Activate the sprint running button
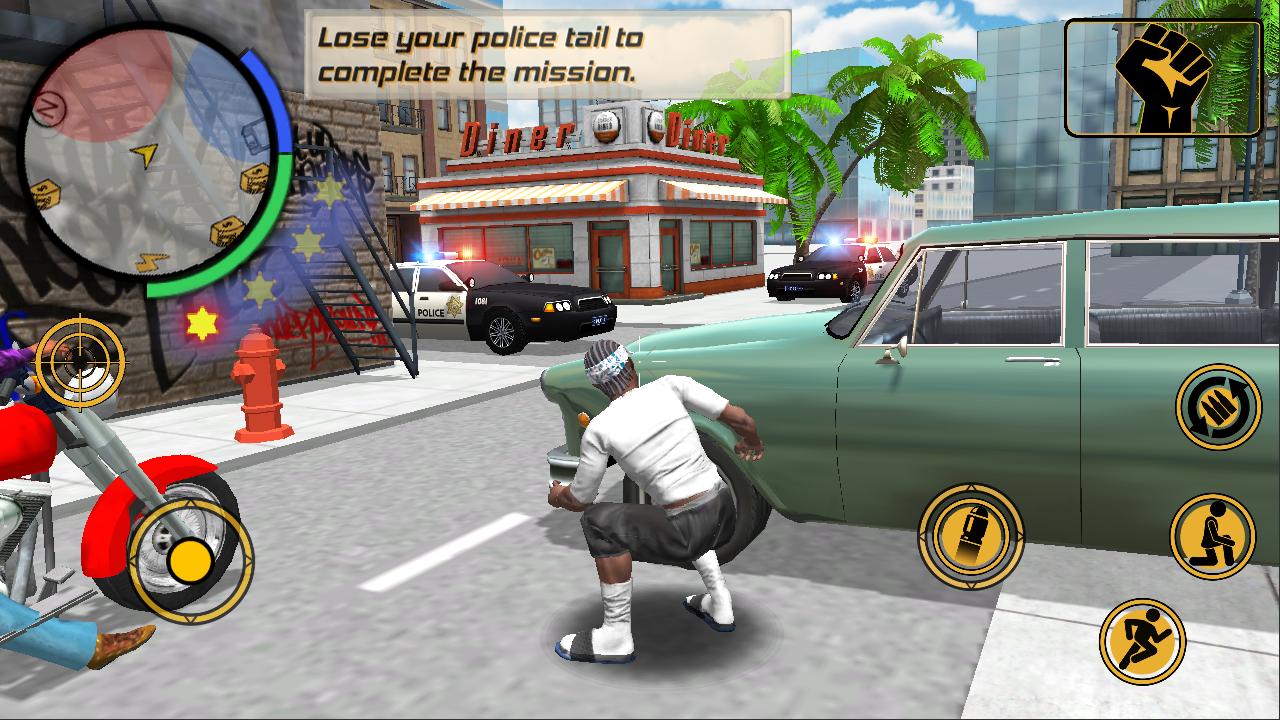The image size is (1280, 720). (x=1142, y=641)
